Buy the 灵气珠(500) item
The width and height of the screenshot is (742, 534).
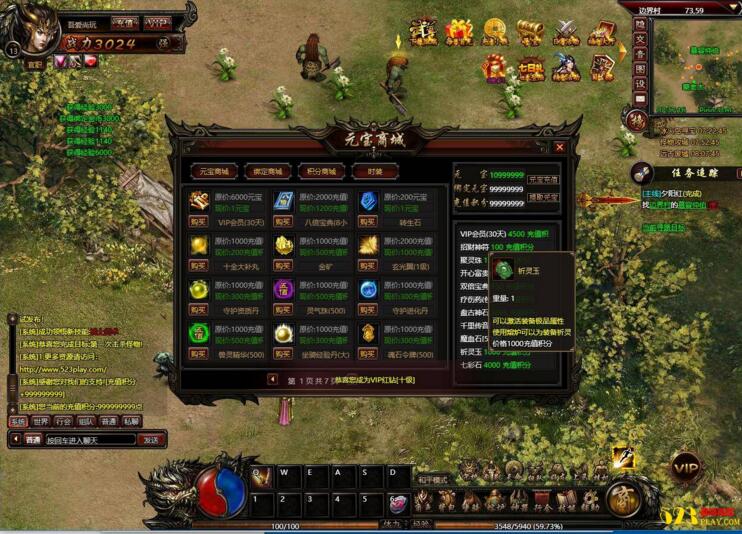[x=284, y=311]
